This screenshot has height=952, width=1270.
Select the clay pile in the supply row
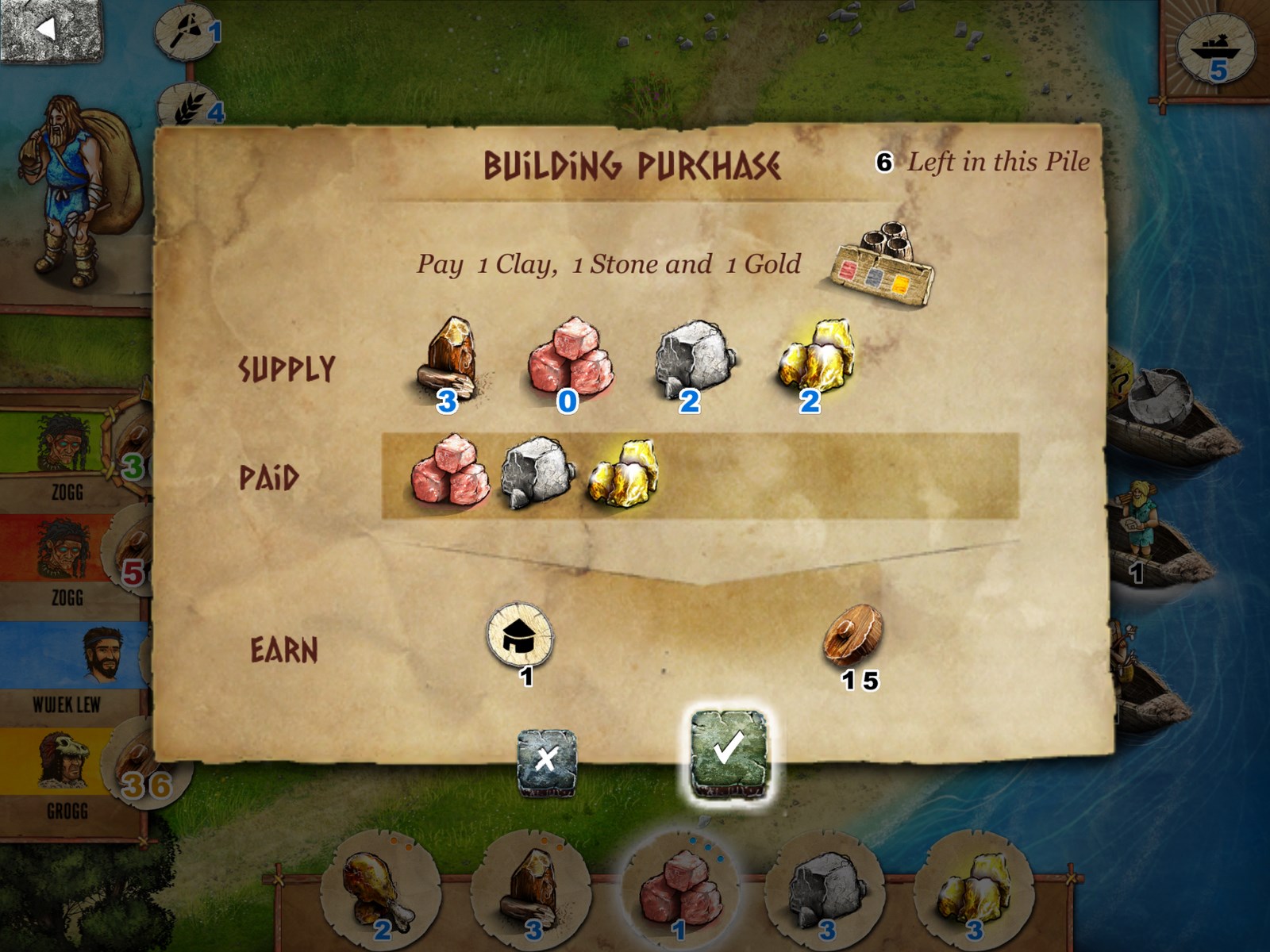point(569,357)
